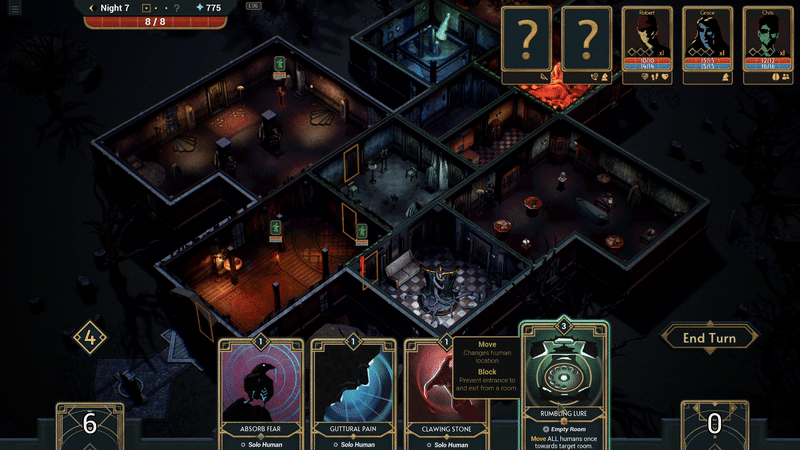Select Chris's character portrait
Viewport: 800px width, 450px height.
point(766,44)
